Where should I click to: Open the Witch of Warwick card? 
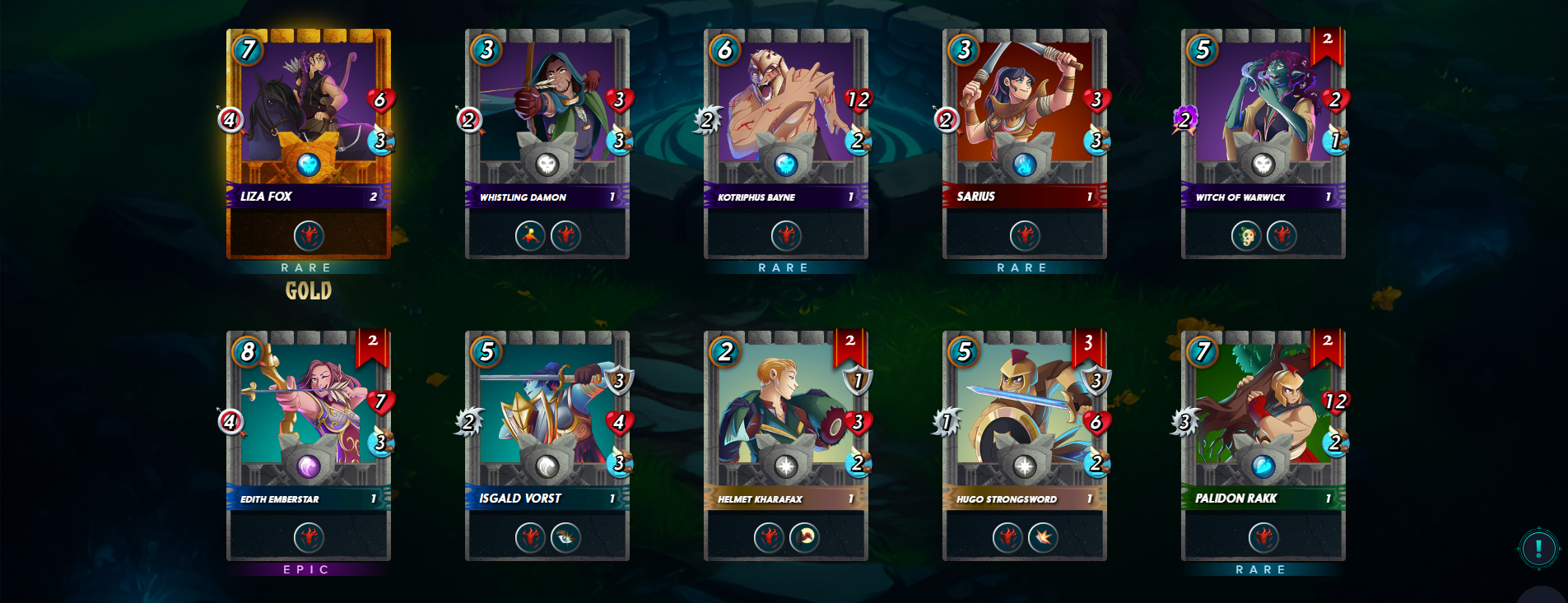[1263, 144]
